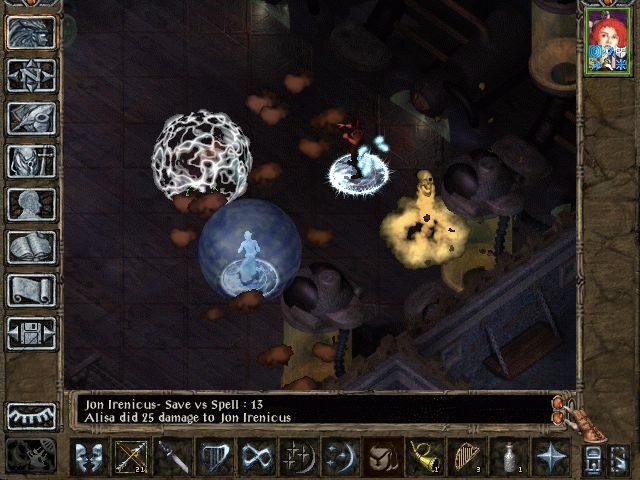Open the options via floppy disk icon
Viewport: 640px width, 480px height.
[32, 333]
